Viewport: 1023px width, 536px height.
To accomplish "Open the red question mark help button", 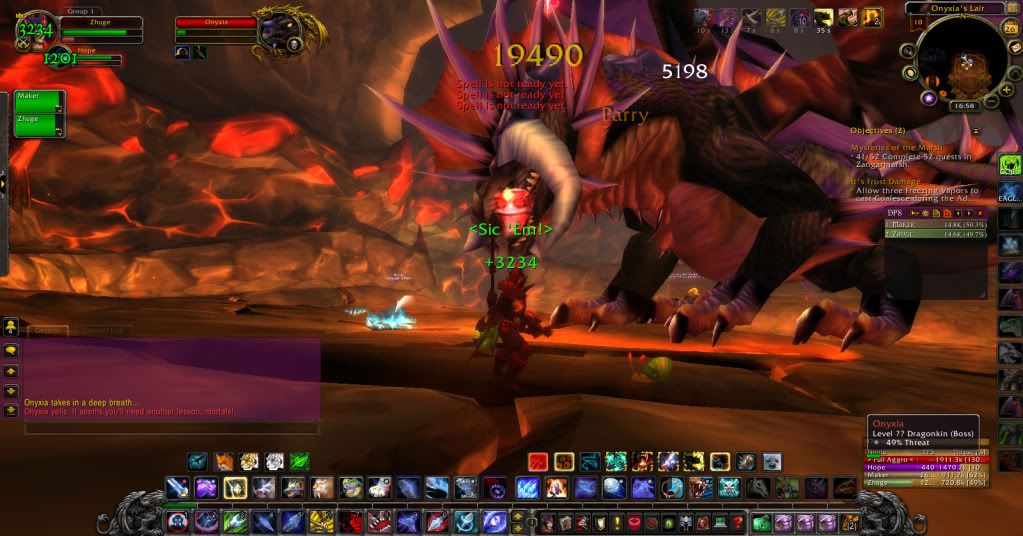I will 737,522.
